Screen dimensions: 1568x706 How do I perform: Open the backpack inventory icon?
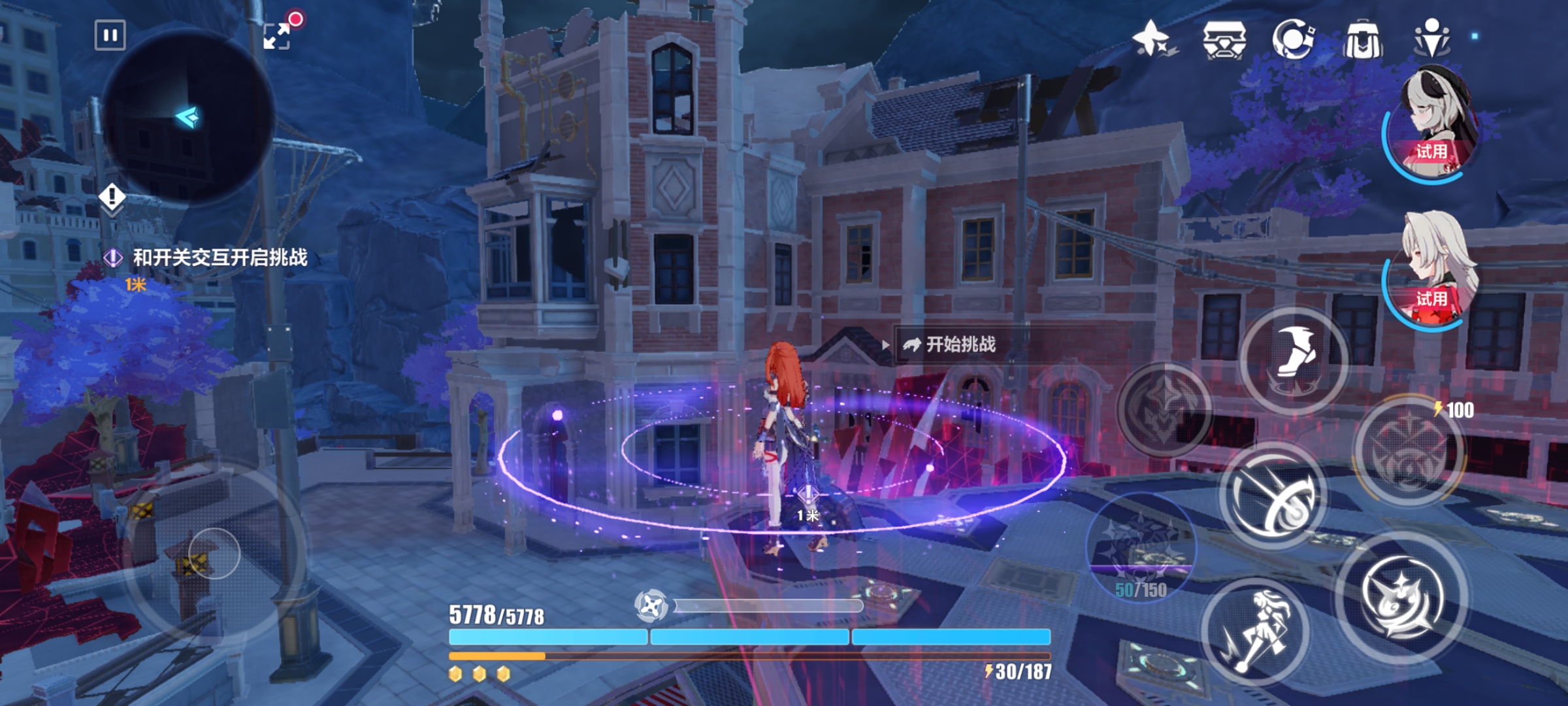(1362, 39)
